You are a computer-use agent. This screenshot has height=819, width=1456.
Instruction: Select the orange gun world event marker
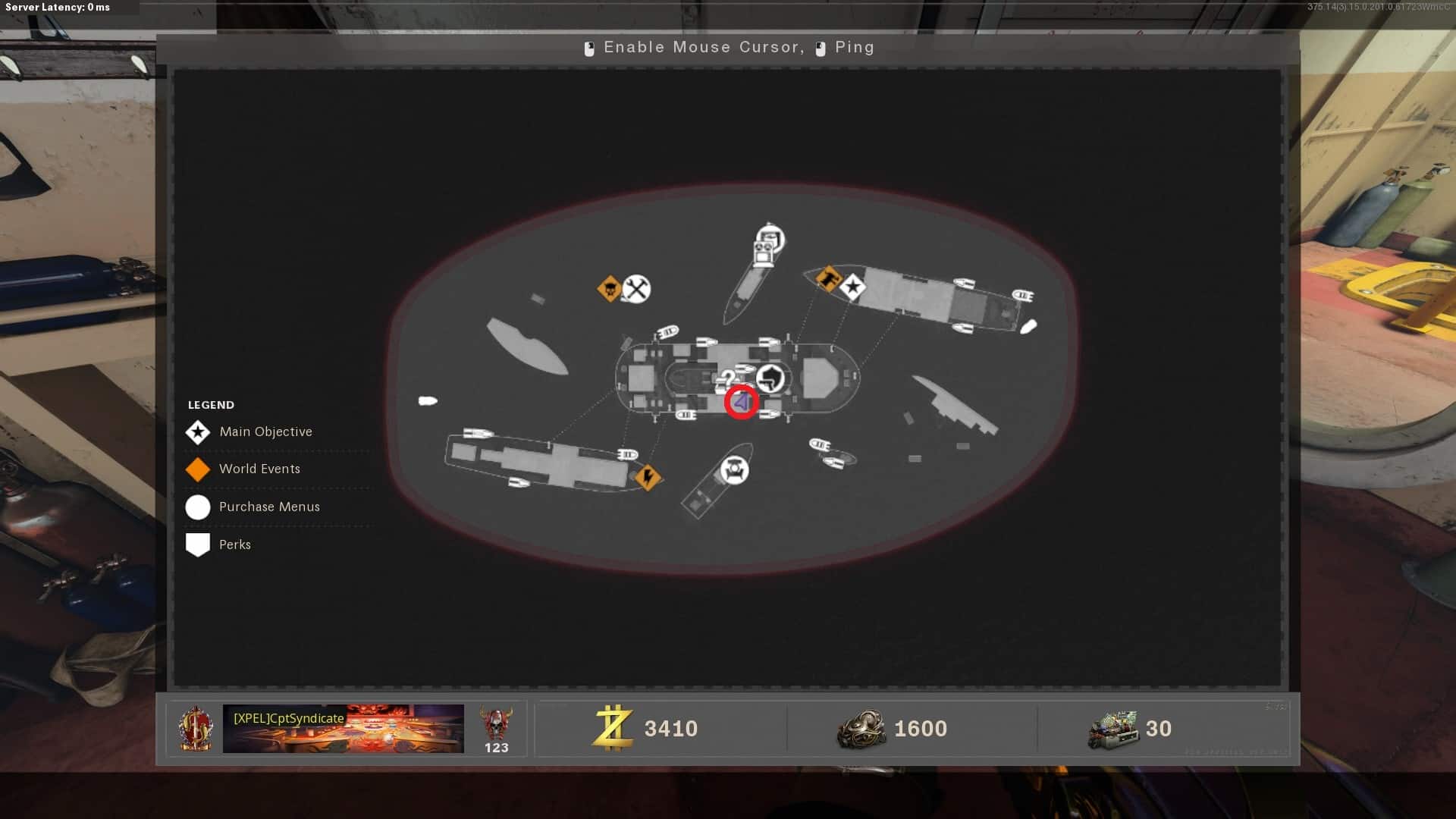(x=828, y=278)
